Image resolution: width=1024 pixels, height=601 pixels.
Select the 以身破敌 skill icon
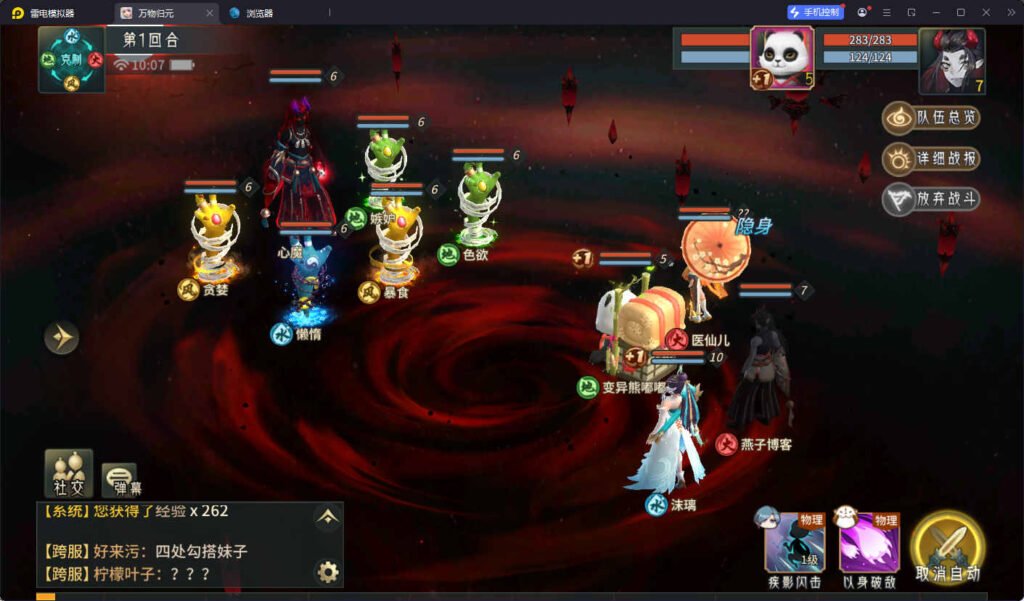tap(869, 545)
